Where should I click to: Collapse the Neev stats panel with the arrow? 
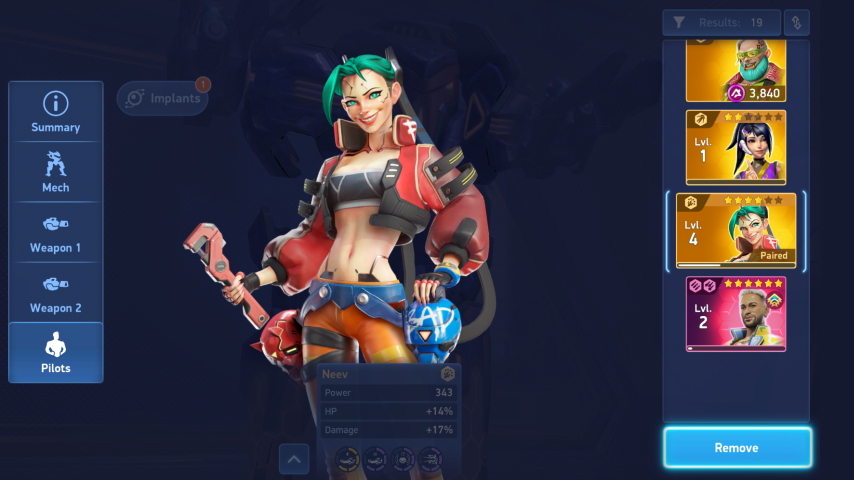[294, 459]
